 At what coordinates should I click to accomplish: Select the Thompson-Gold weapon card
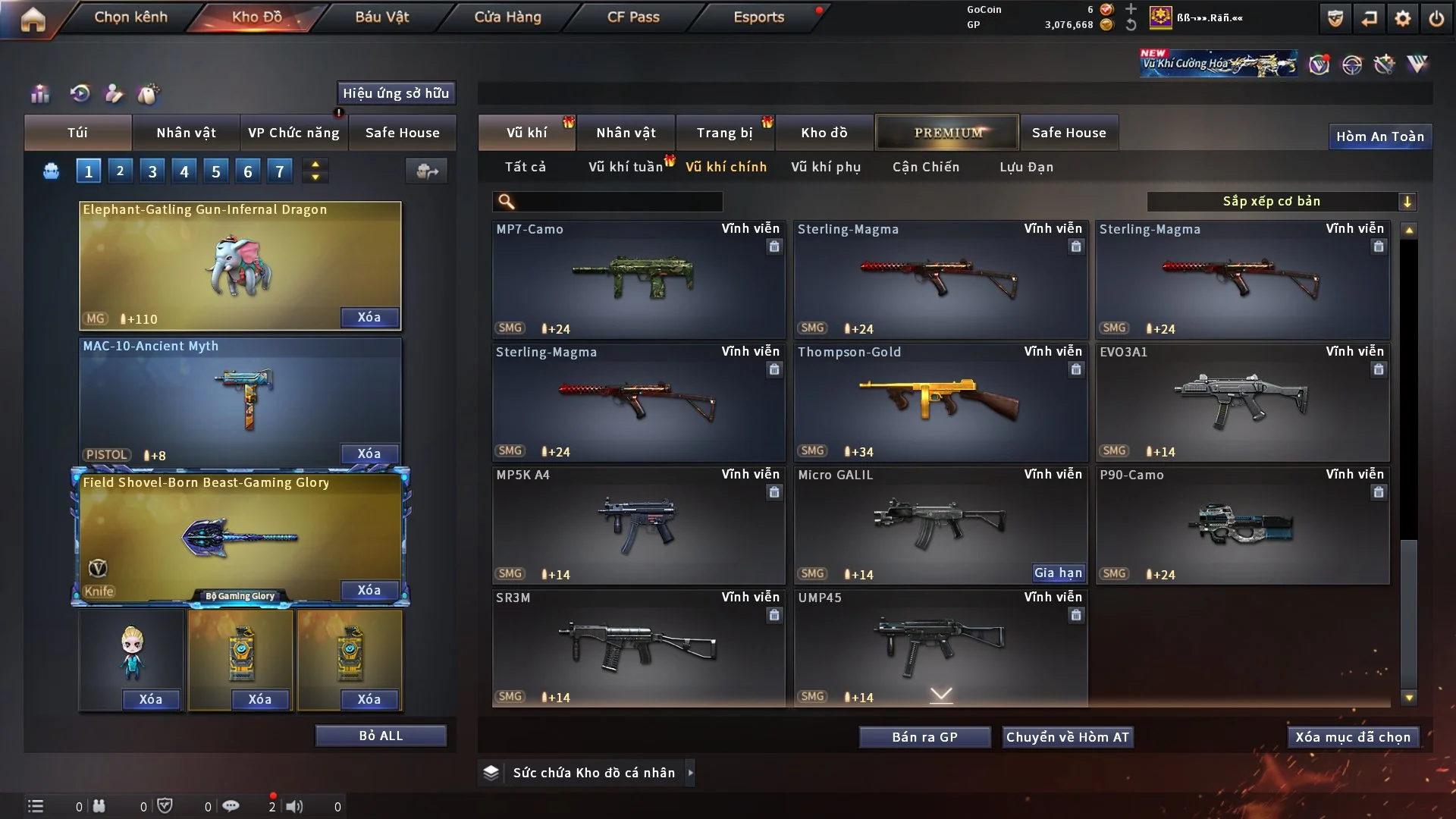940,402
